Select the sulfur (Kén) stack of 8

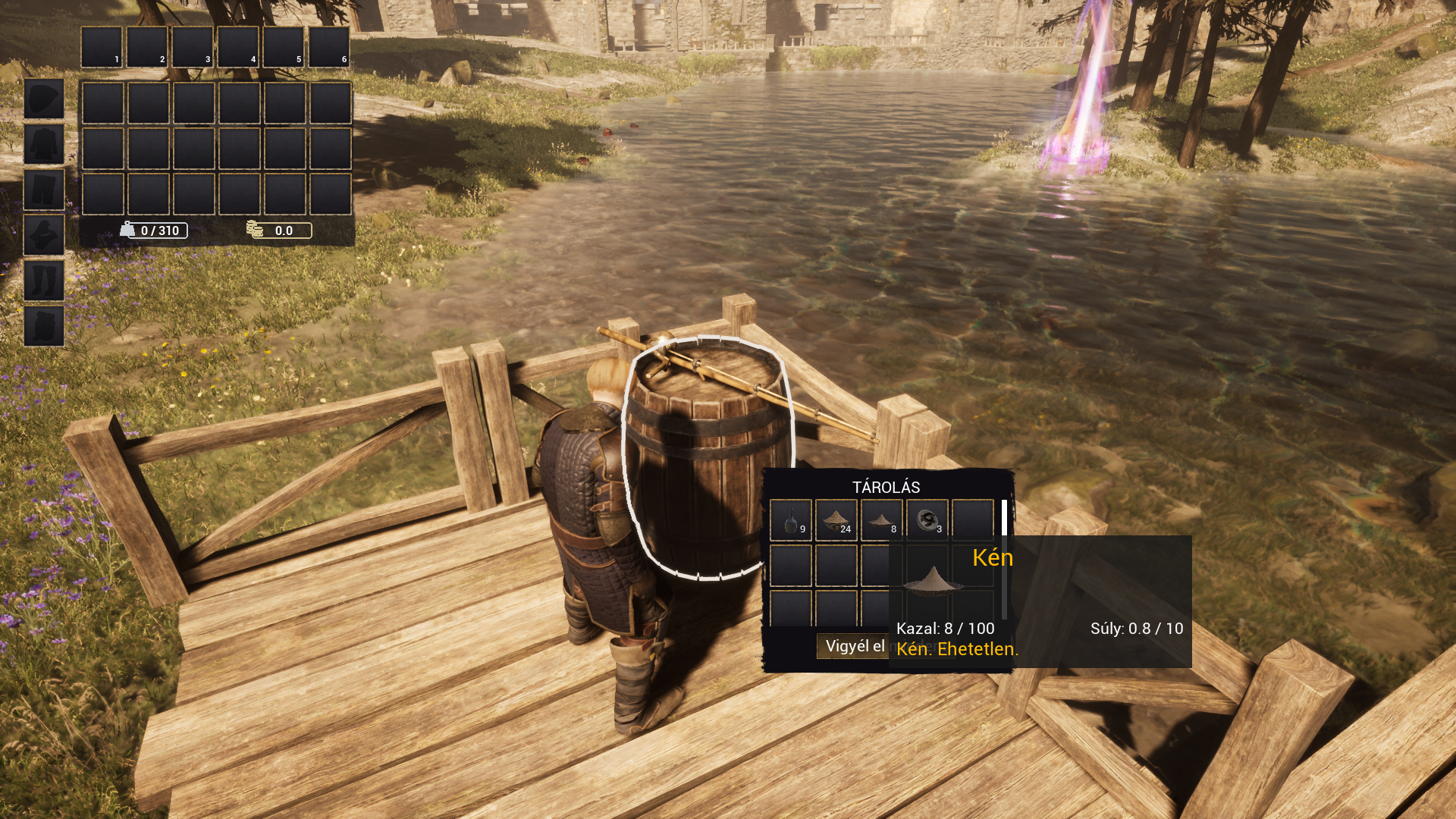coord(881,520)
